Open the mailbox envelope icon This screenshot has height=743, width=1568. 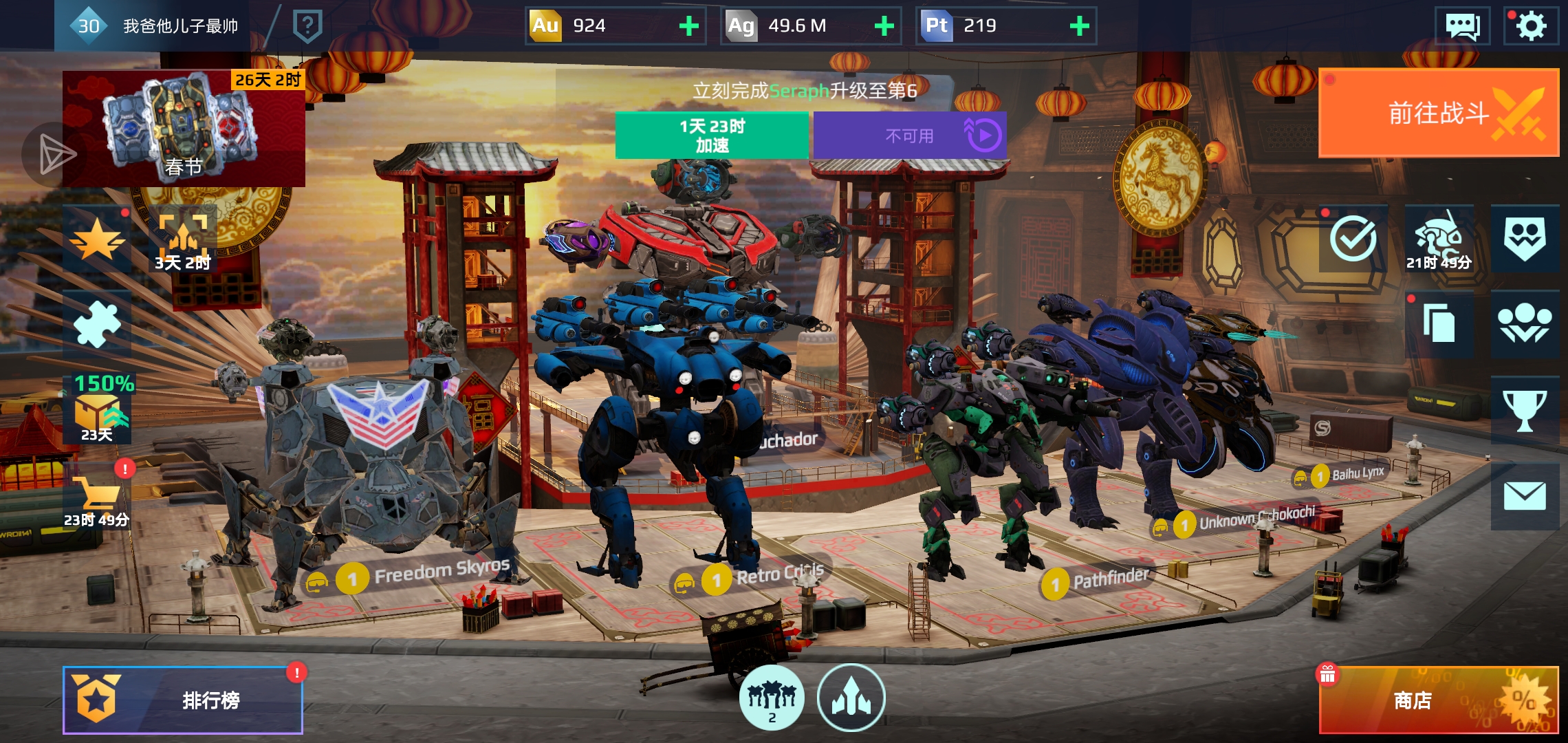pos(1524,496)
